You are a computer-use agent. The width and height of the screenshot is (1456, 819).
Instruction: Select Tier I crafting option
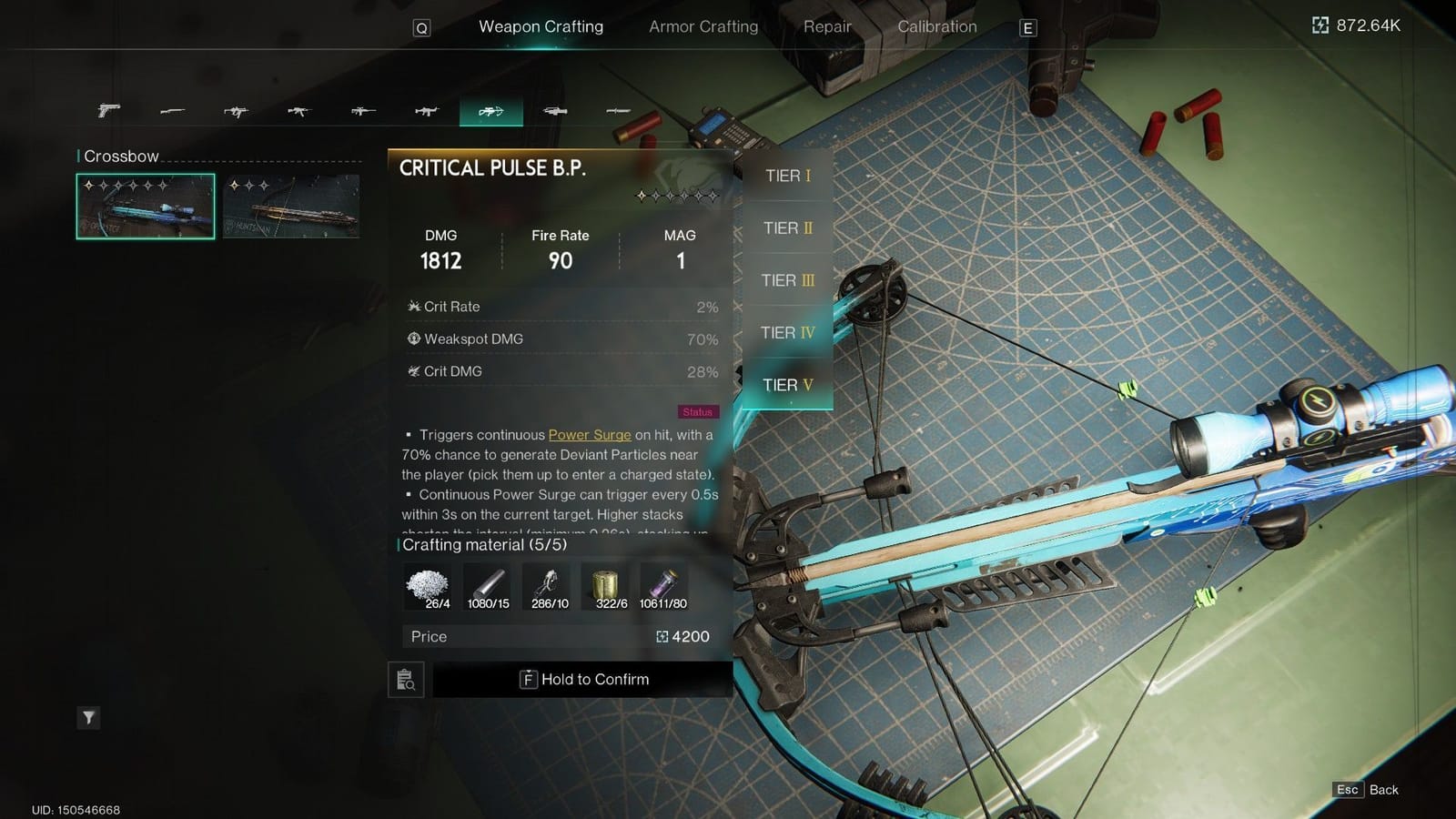787,176
